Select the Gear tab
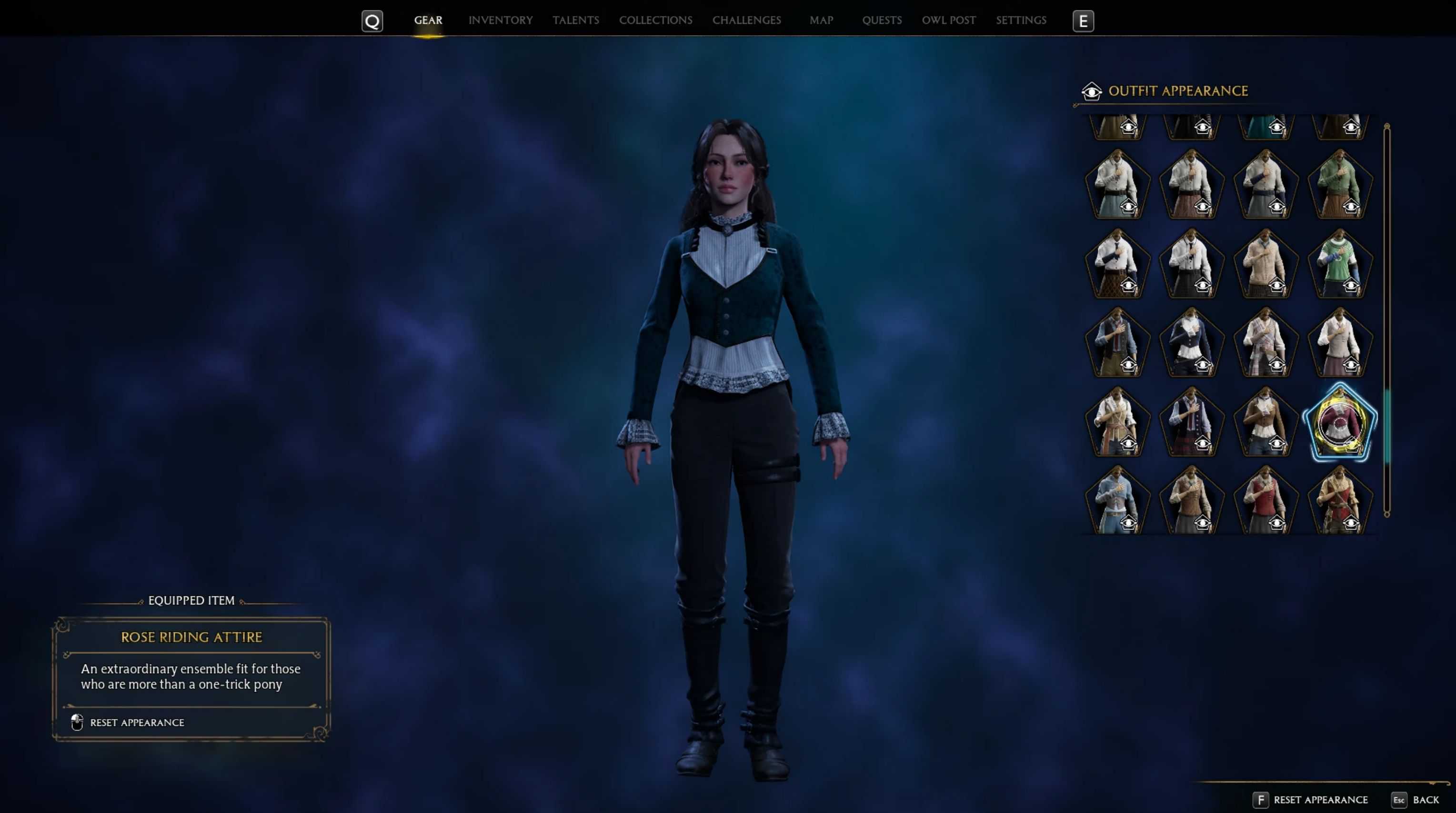Screen dimensions: 1456x813 (428, 20)
